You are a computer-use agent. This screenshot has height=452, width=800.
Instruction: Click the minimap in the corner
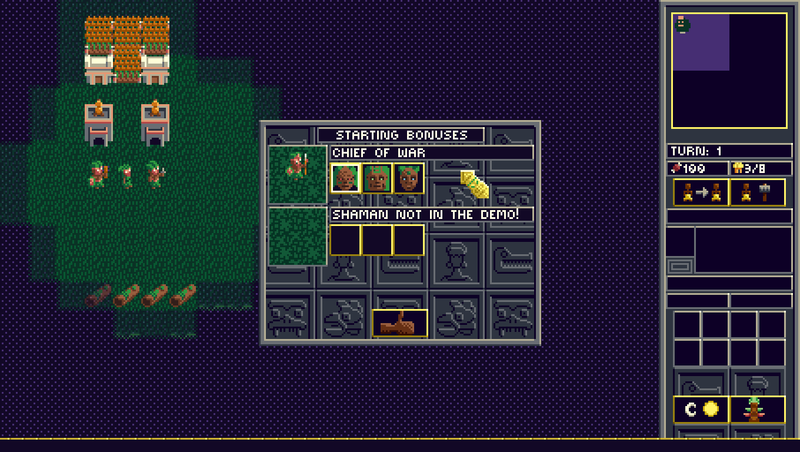[x=729, y=71]
